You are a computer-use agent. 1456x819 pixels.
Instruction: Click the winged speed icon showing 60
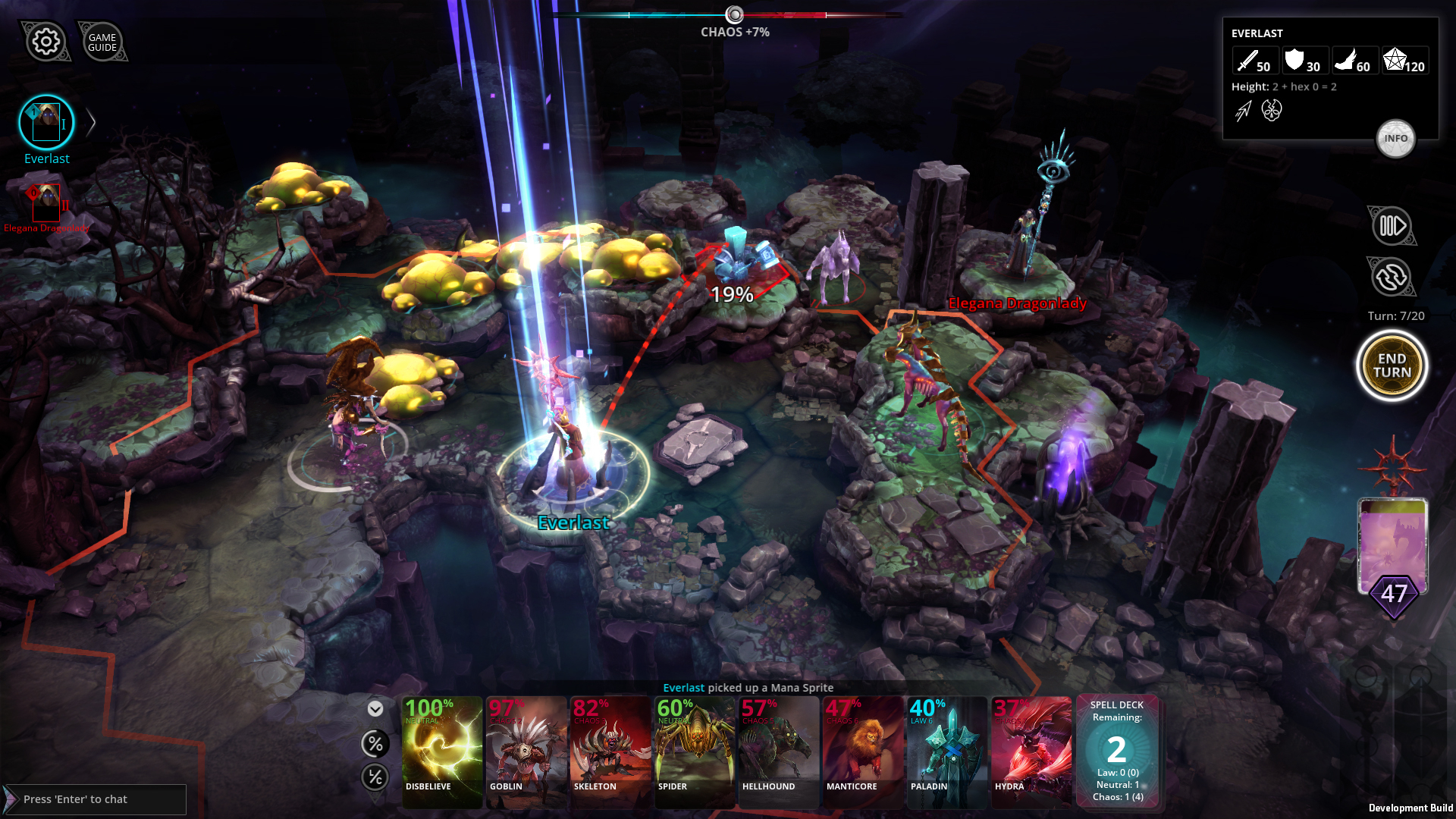pos(1350,61)
